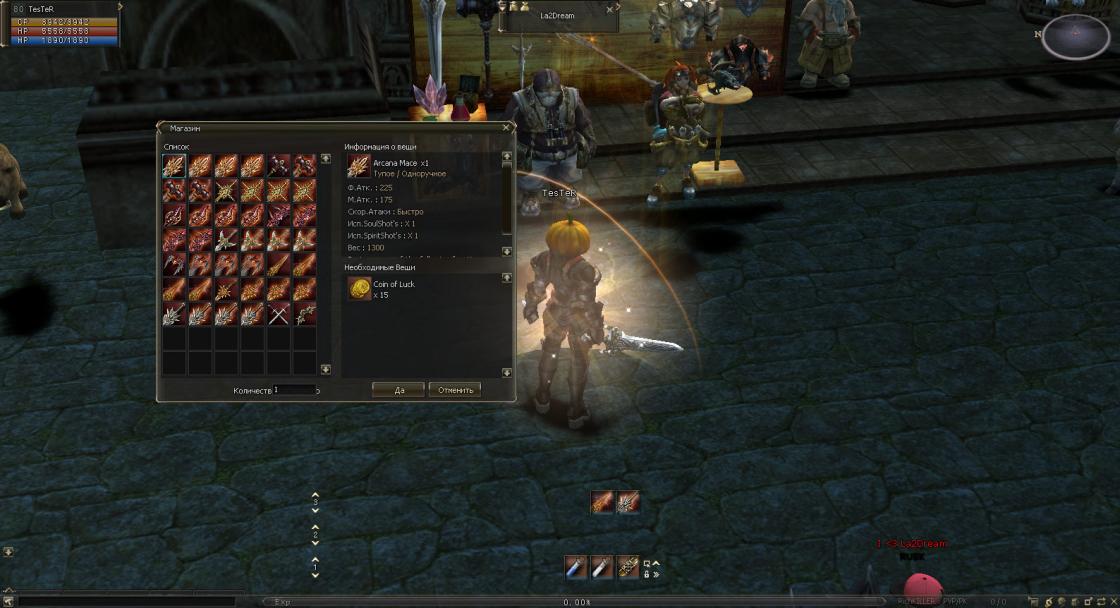The height and width of the screenshot is (608, 1120).
Task: Pick the crossed swords item in the shop list
Action: [279, 315]
